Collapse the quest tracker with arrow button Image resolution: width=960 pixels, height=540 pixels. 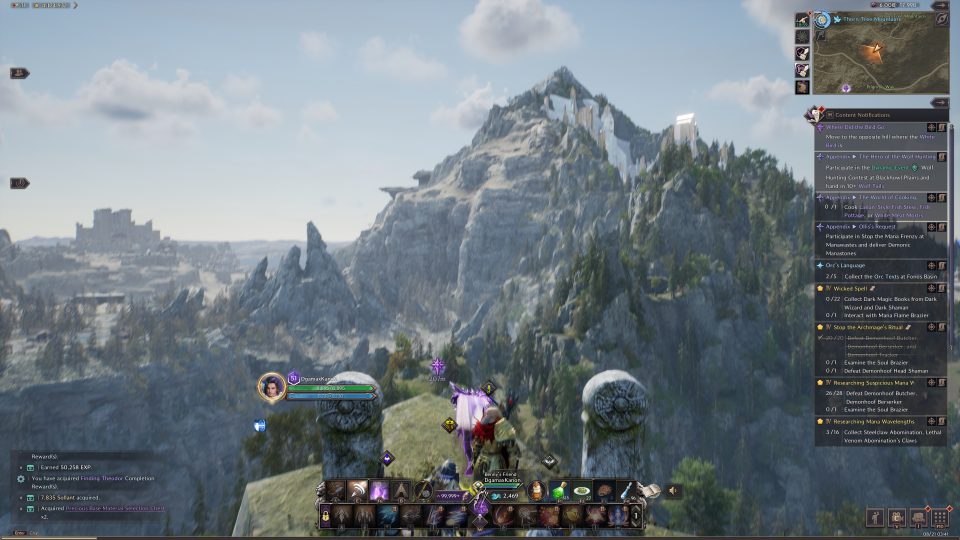tap(939, 102)
